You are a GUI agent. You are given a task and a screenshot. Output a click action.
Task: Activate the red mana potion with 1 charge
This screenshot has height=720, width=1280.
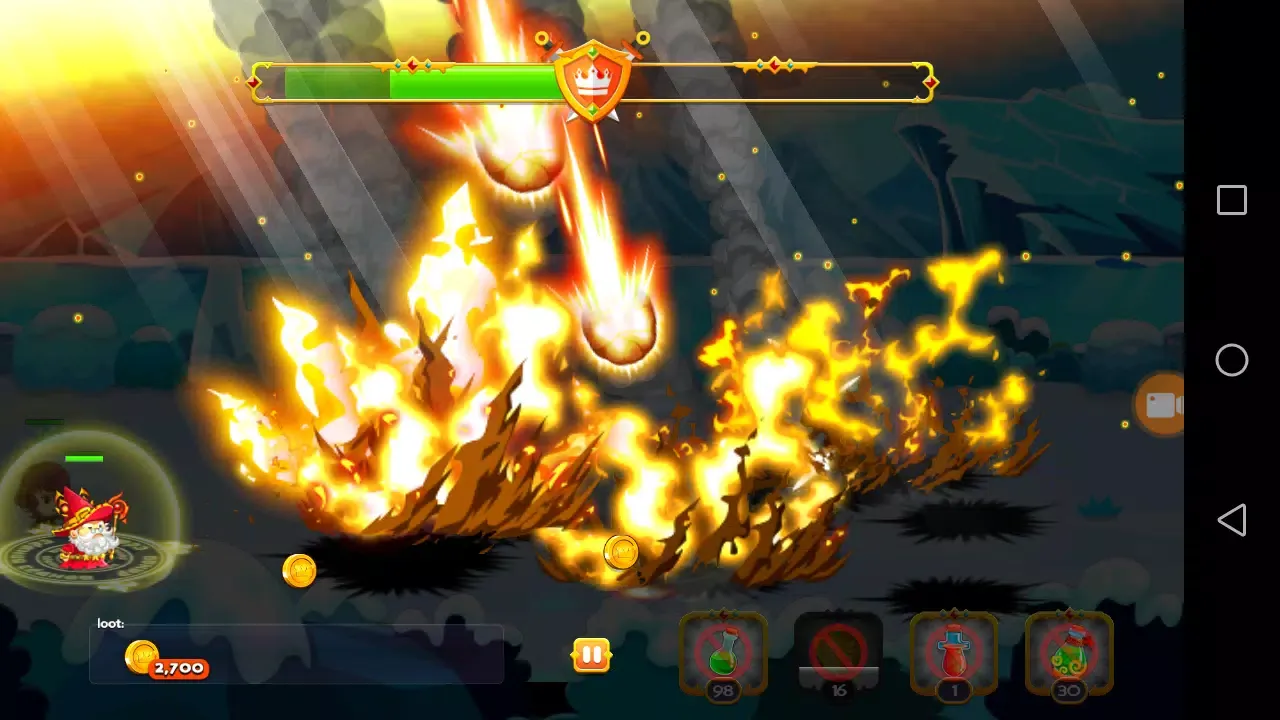click(x=954, y=655)
